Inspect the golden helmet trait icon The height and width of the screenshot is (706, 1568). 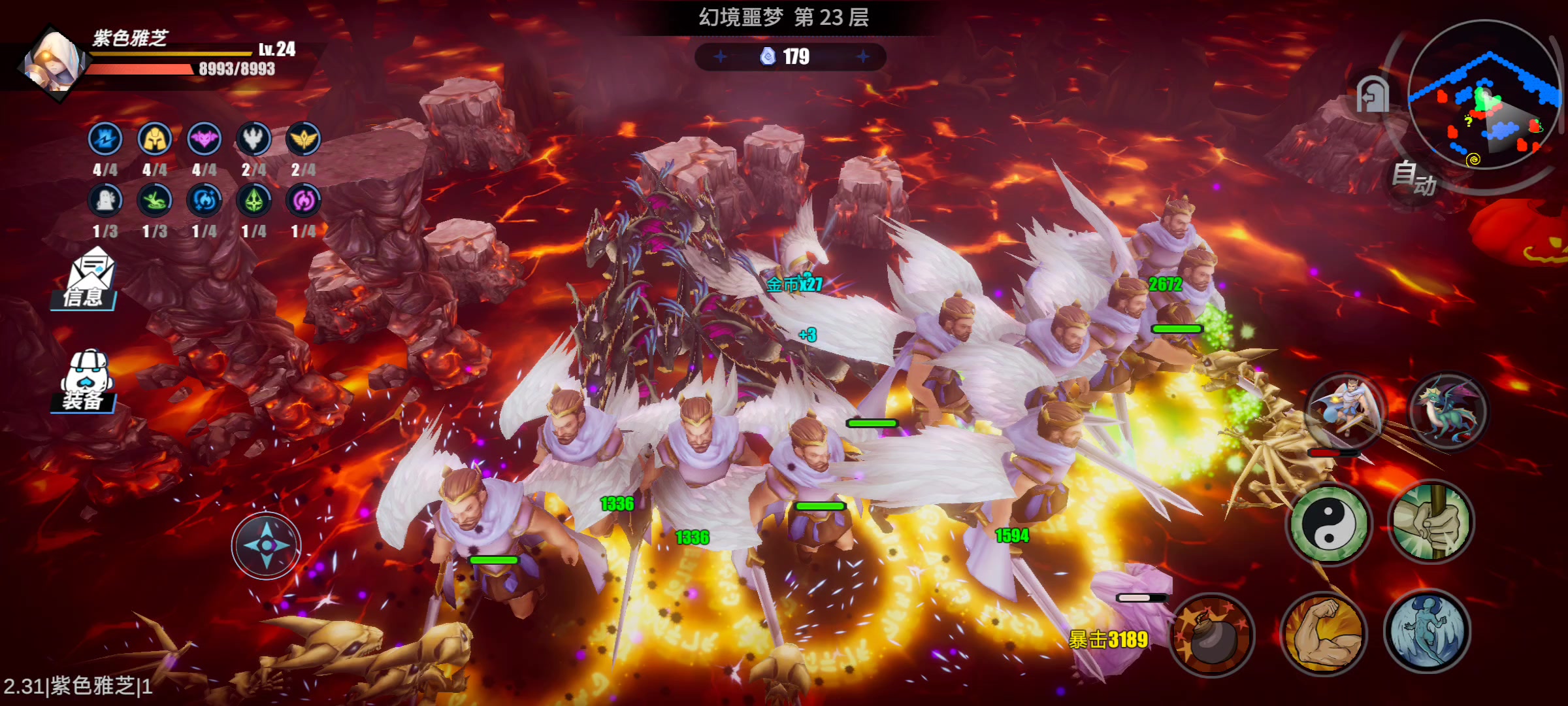tap(155, 139)
